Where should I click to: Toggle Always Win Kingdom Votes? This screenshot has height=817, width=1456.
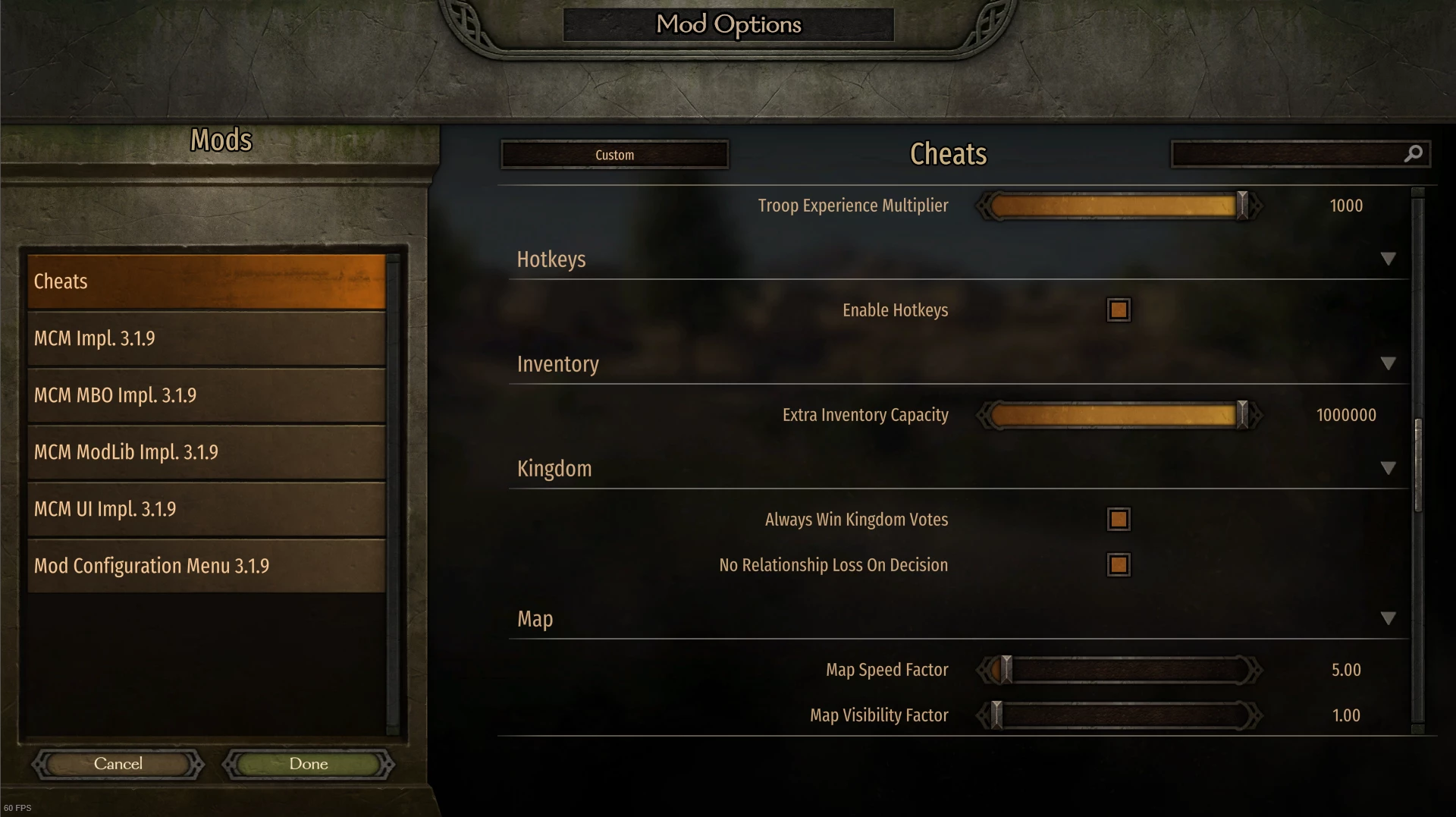[x=1119, y=520]
